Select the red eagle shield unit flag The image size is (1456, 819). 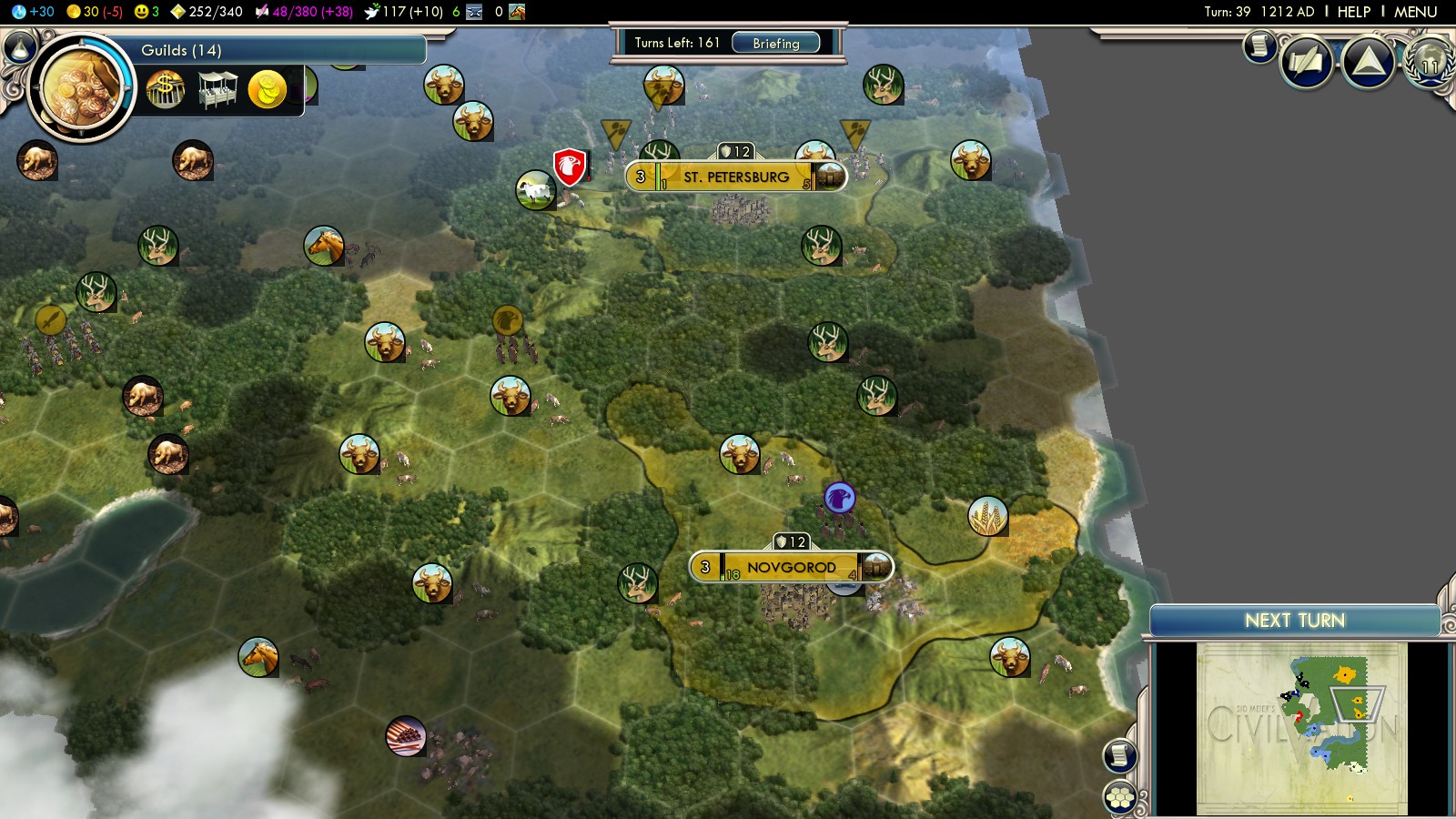(569, 167)
